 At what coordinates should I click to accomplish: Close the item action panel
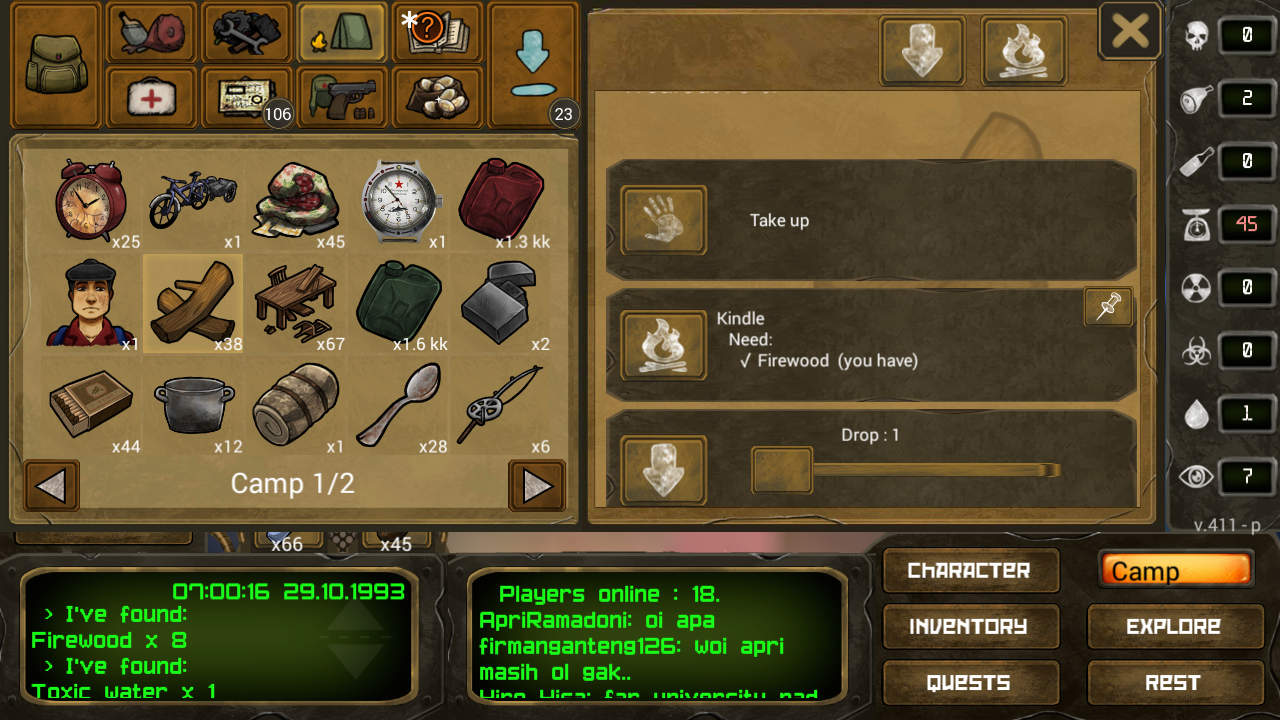[x=1130, y=31]
